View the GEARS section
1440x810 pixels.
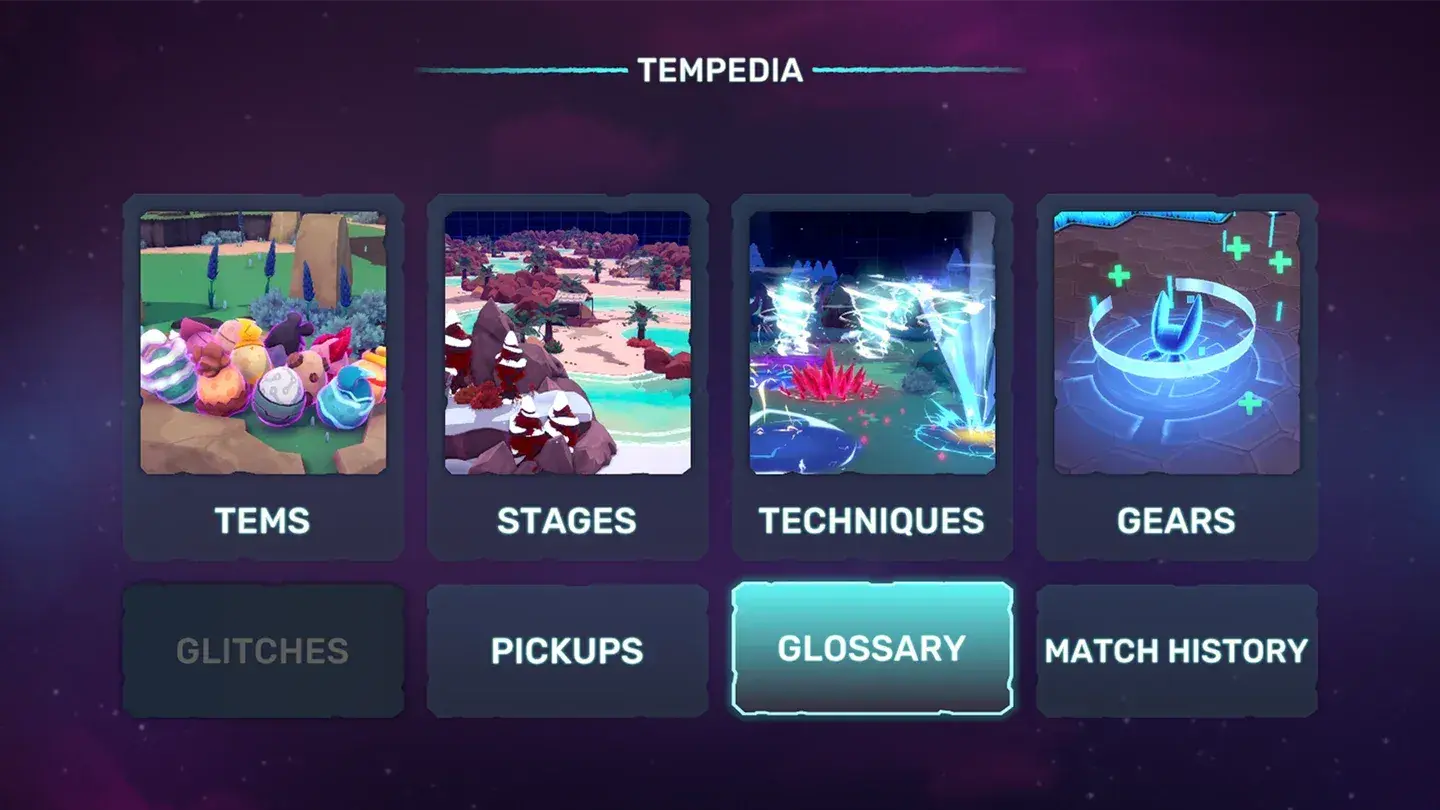(x=1176, y=520)
